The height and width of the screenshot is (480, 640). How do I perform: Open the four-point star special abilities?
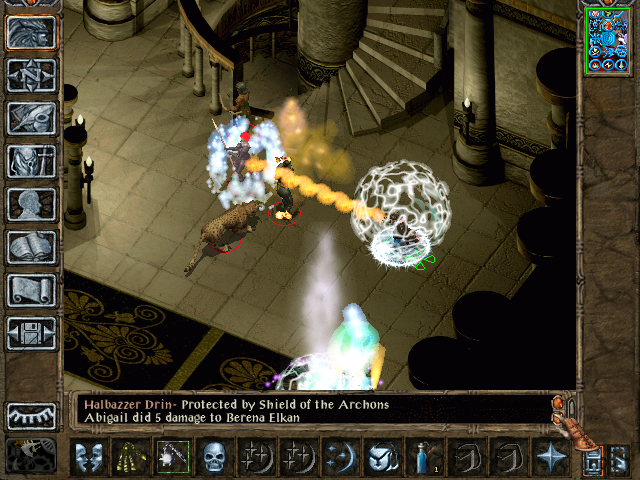point(551,457)
